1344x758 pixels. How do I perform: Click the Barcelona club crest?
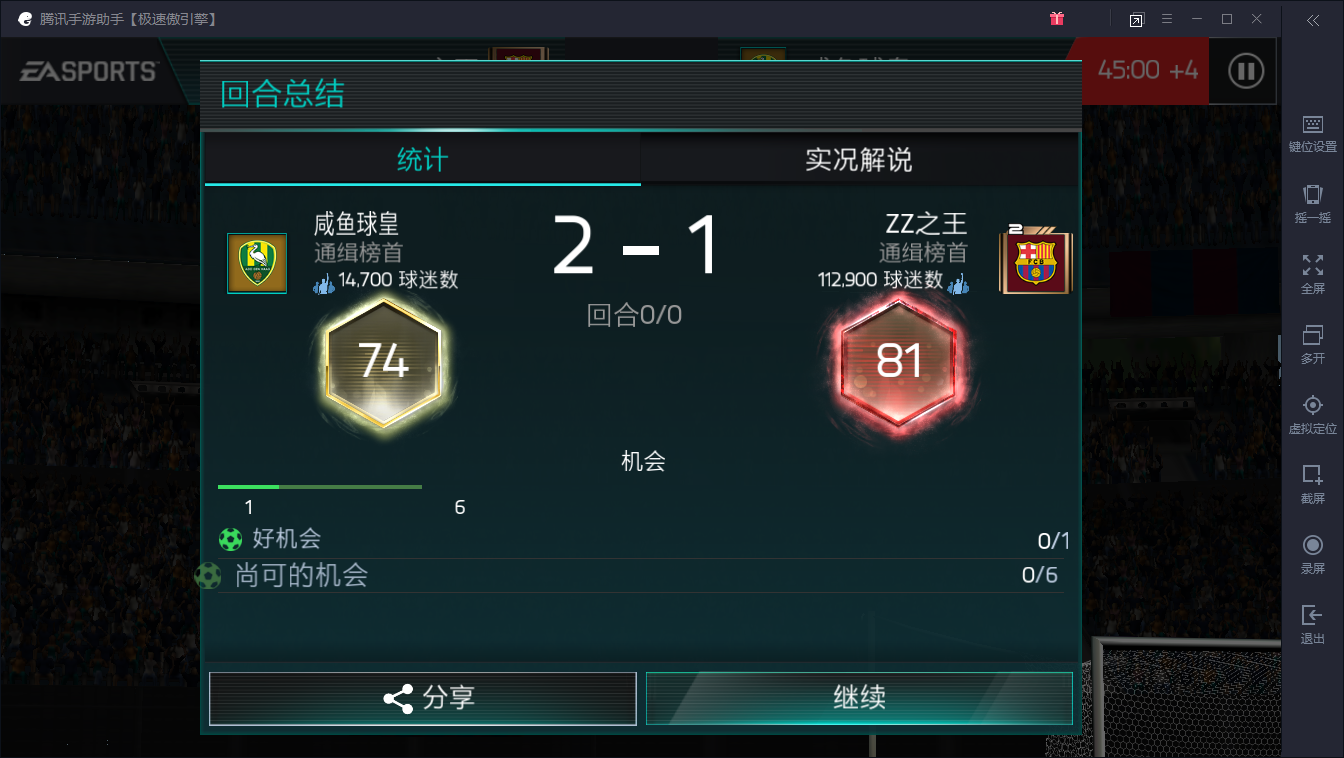[x=1036, y=261]
